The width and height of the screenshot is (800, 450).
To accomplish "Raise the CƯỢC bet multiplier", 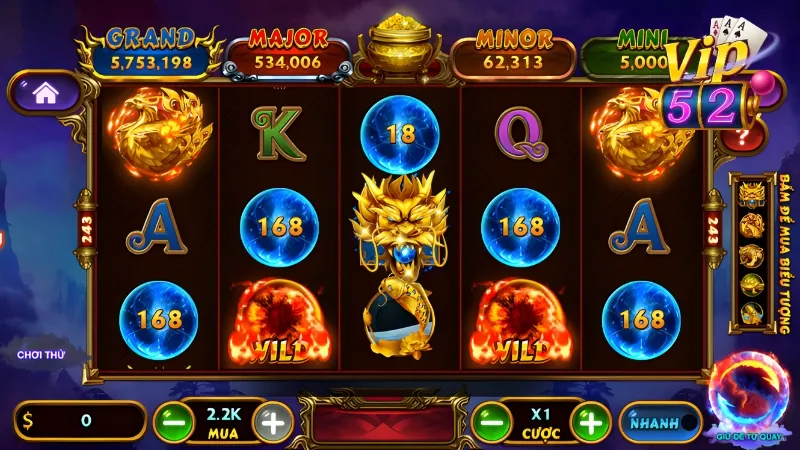I will tap(592, 423).
